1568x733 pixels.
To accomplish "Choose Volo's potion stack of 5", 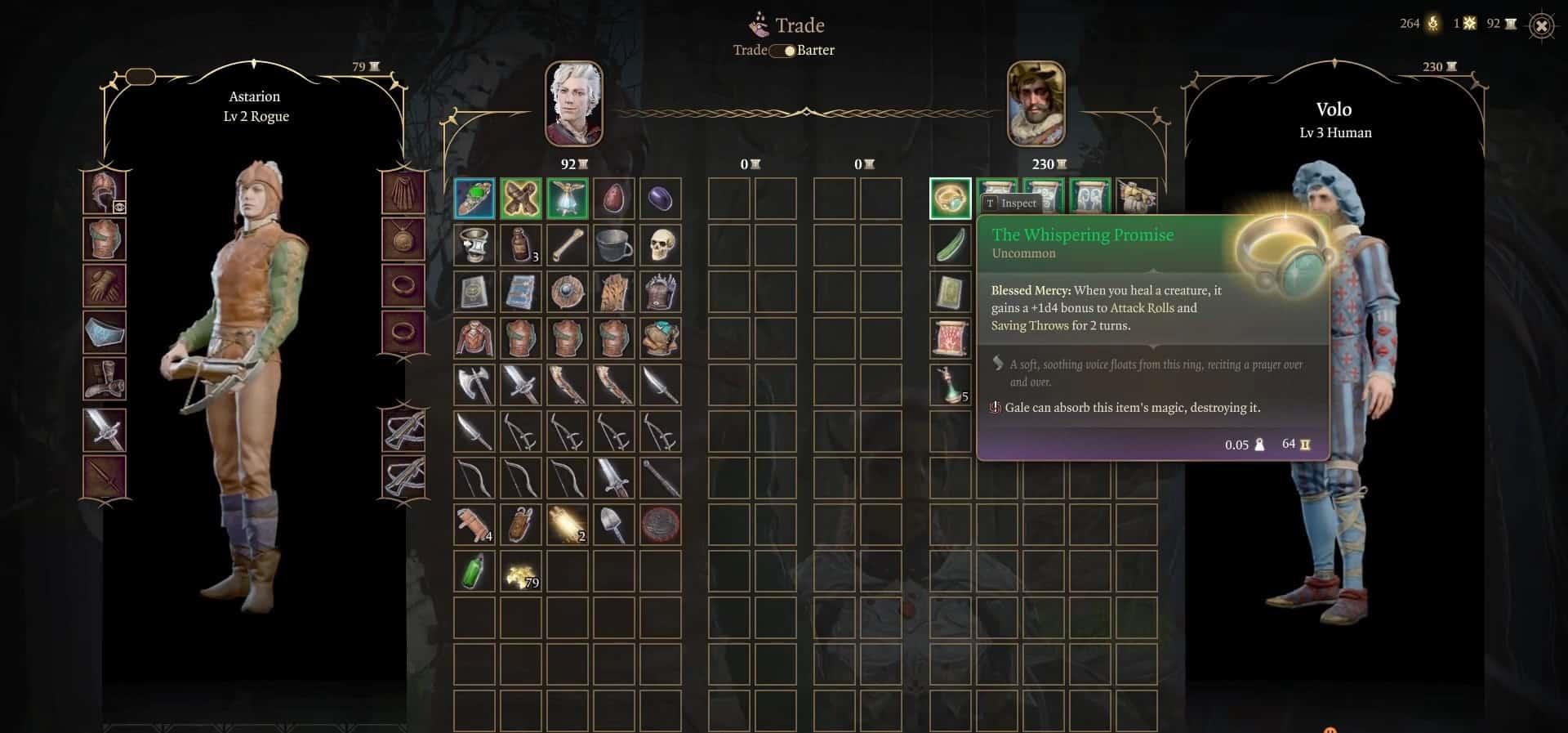I will [951, 385].
